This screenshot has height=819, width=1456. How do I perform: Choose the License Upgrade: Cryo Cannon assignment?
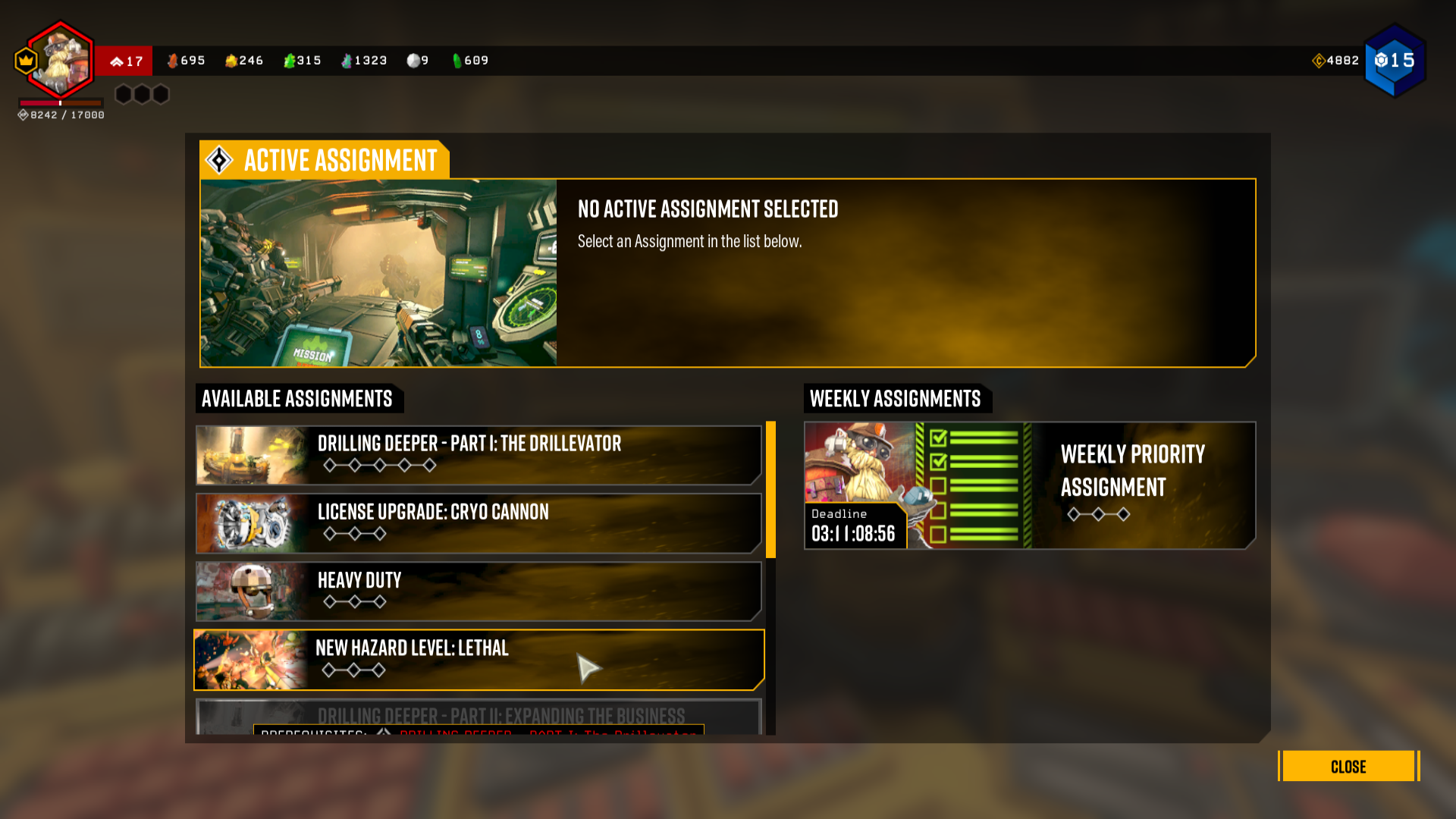479,523
